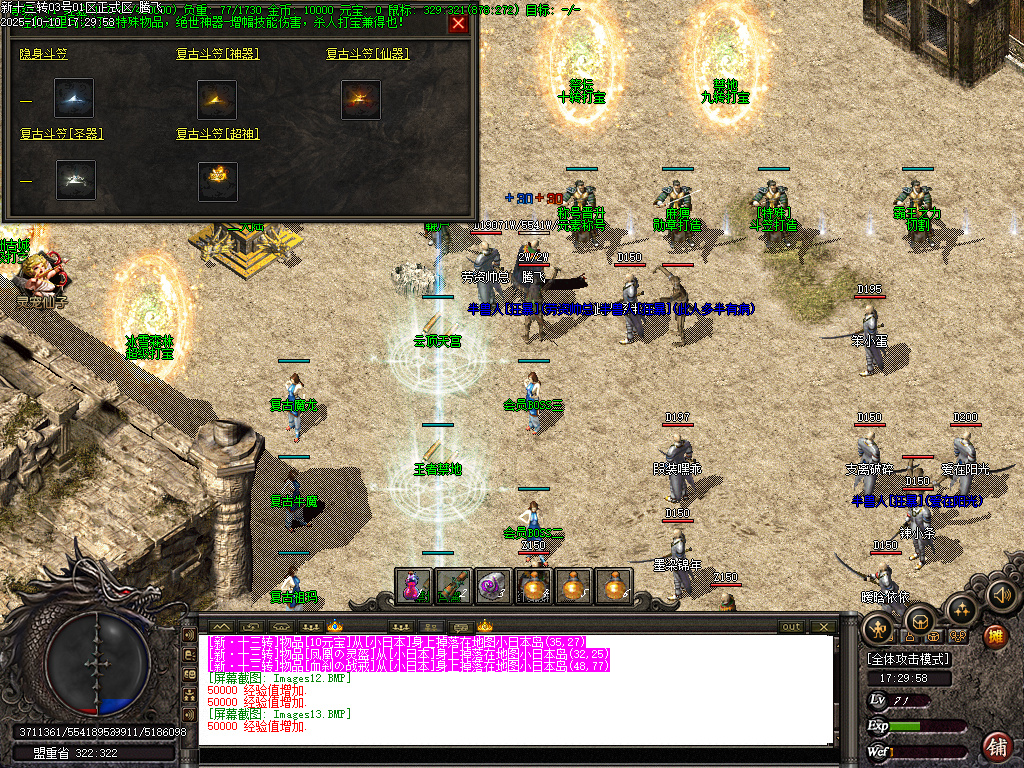Open the 铺 shop button

[x=997, y=745]
